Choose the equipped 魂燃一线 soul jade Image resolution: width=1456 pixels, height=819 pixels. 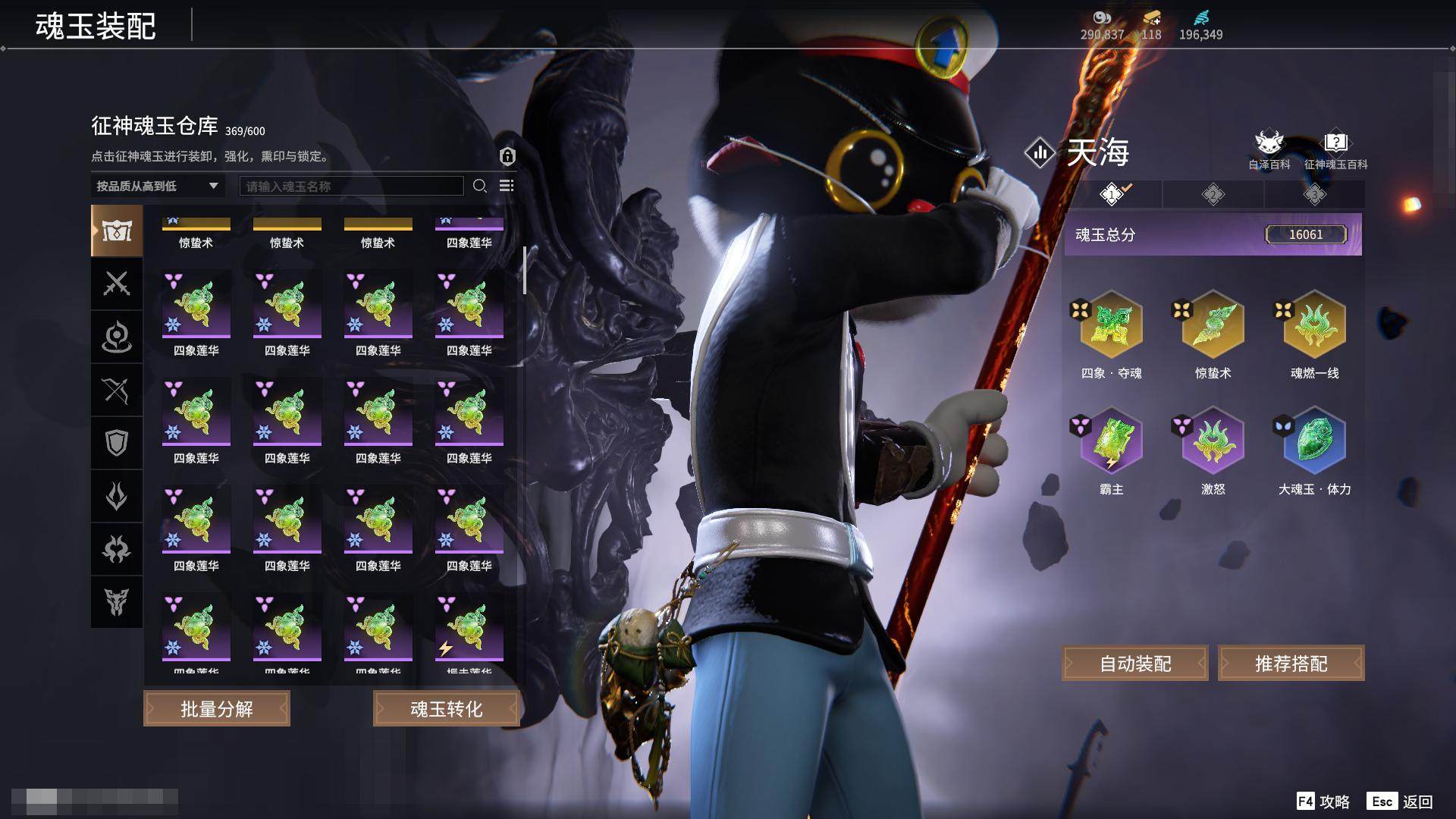point(1314,325)
